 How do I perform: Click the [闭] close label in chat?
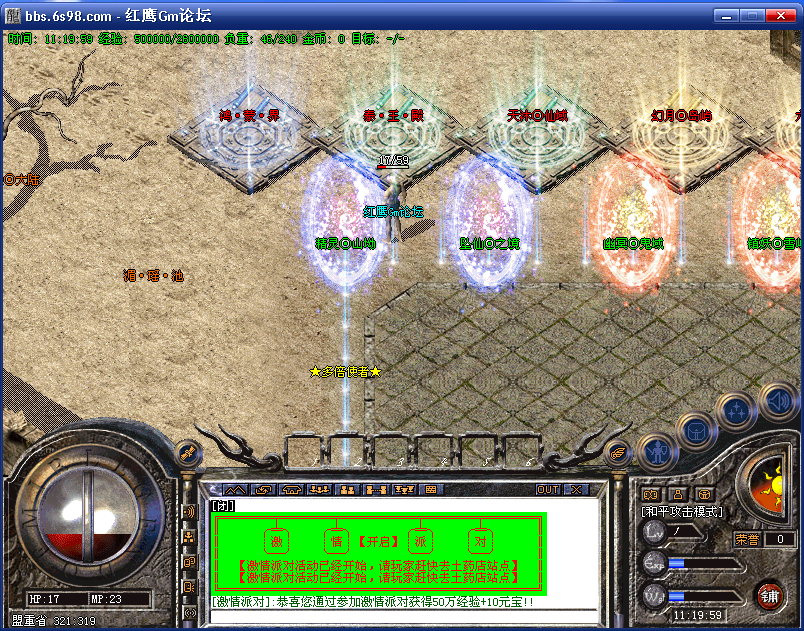[223, 505]
